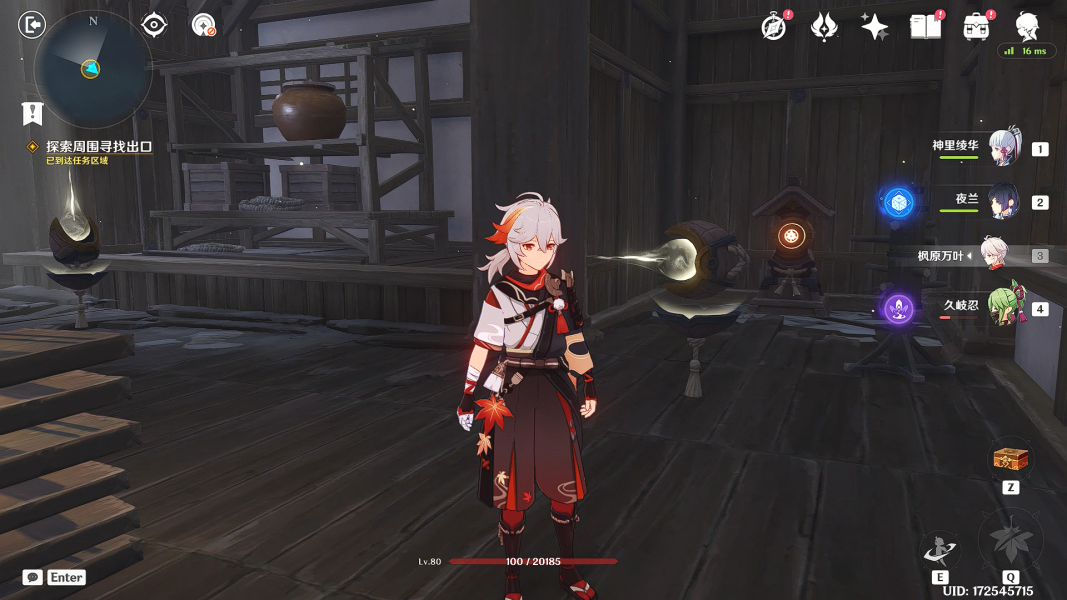Open the four-pointed star wish icon

click(x=875, y=27)
